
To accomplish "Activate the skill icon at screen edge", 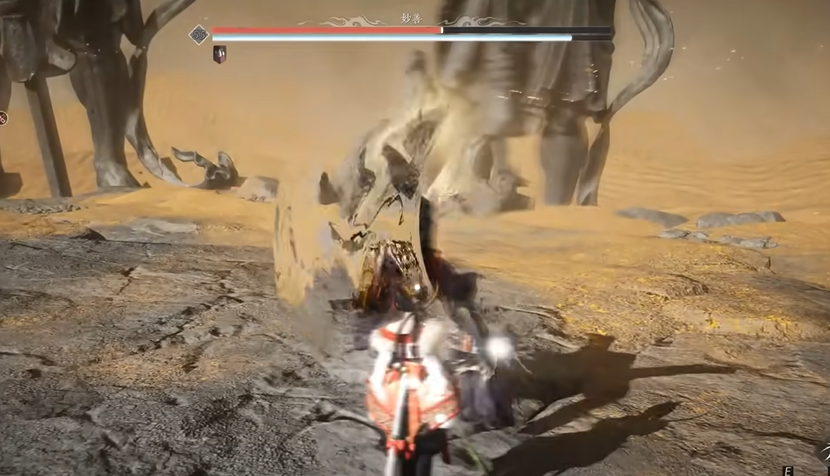I will click(3, 118).
